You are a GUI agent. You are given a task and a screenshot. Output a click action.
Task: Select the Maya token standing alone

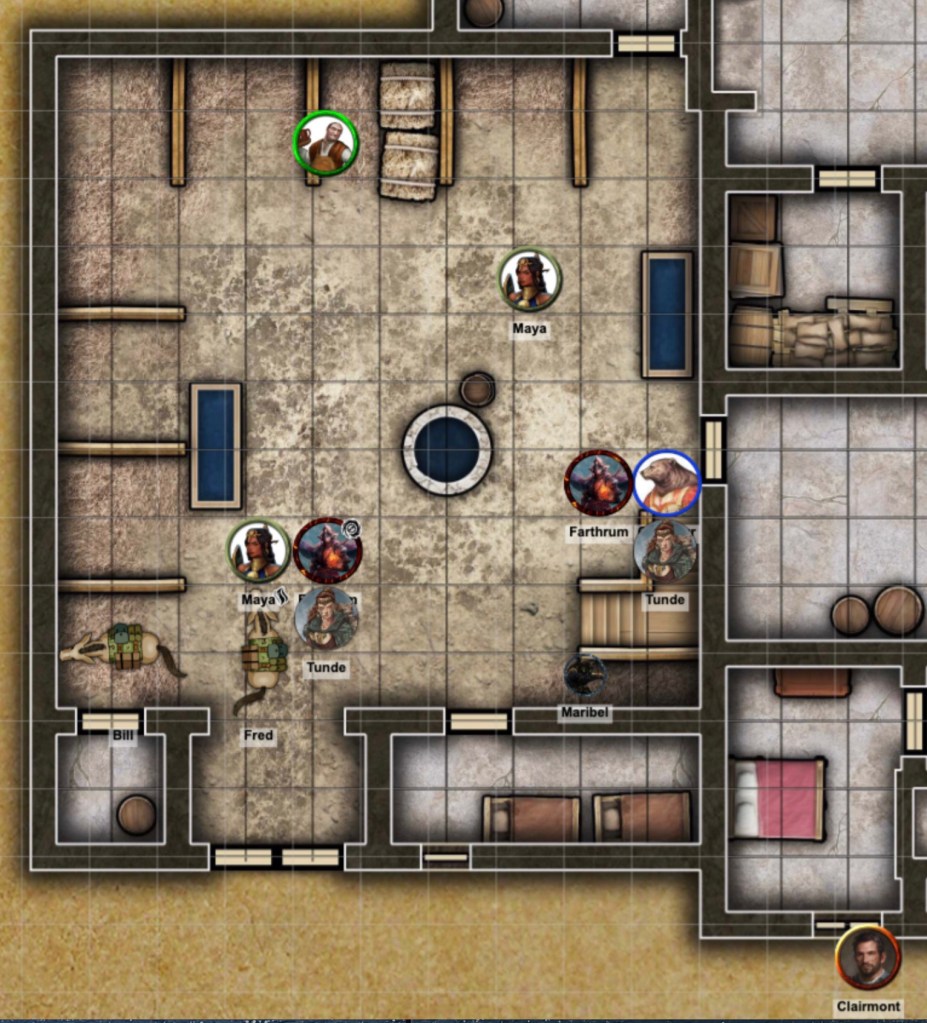(529, 280)
